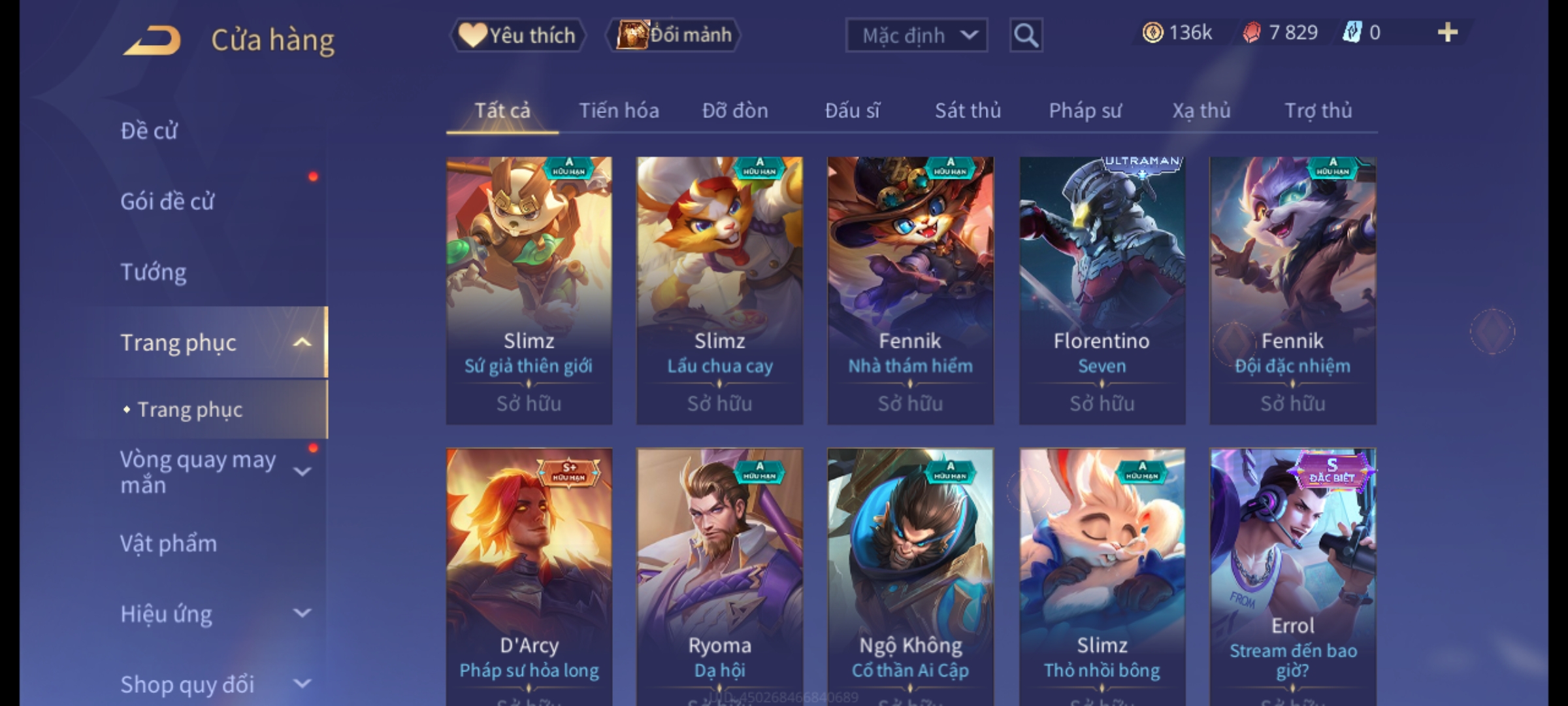This screenshot has width=1568, height=706.
Task: Click the magnifying glass search button
Action: [1026, 35]
